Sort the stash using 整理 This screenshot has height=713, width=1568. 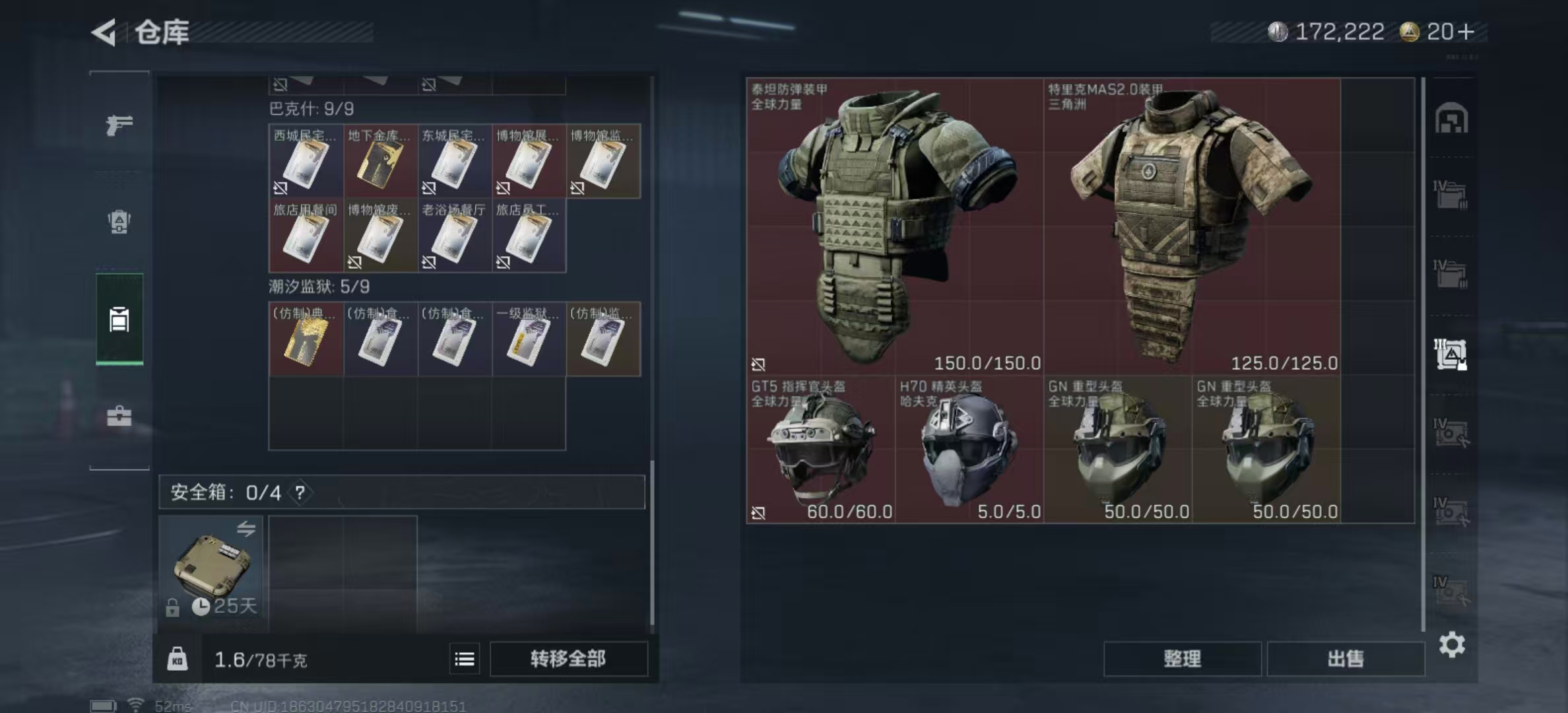(x=1182, y=659)
